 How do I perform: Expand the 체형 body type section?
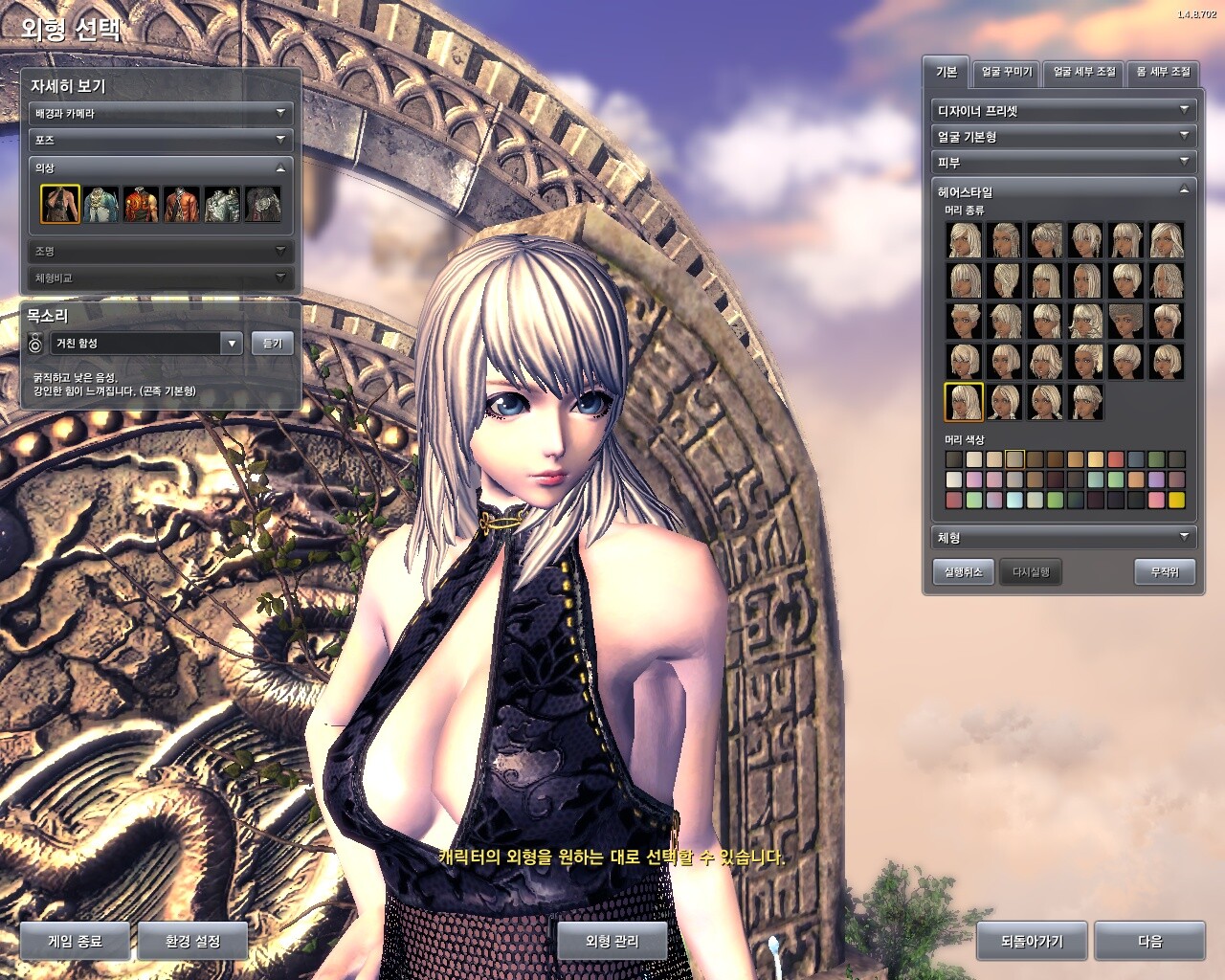[1062, 538]
